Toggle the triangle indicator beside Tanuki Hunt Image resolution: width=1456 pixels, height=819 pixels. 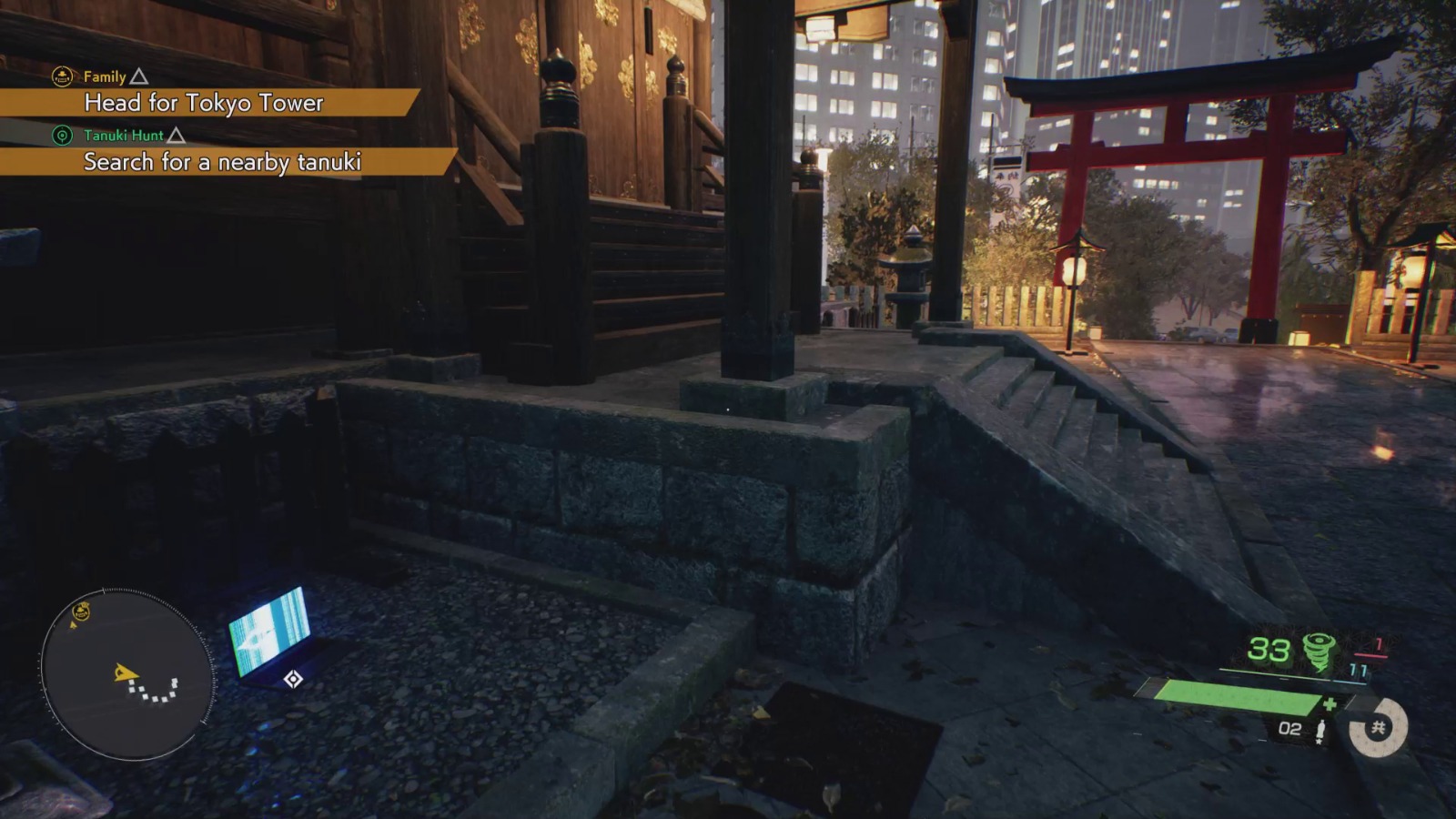coord(177,135)
